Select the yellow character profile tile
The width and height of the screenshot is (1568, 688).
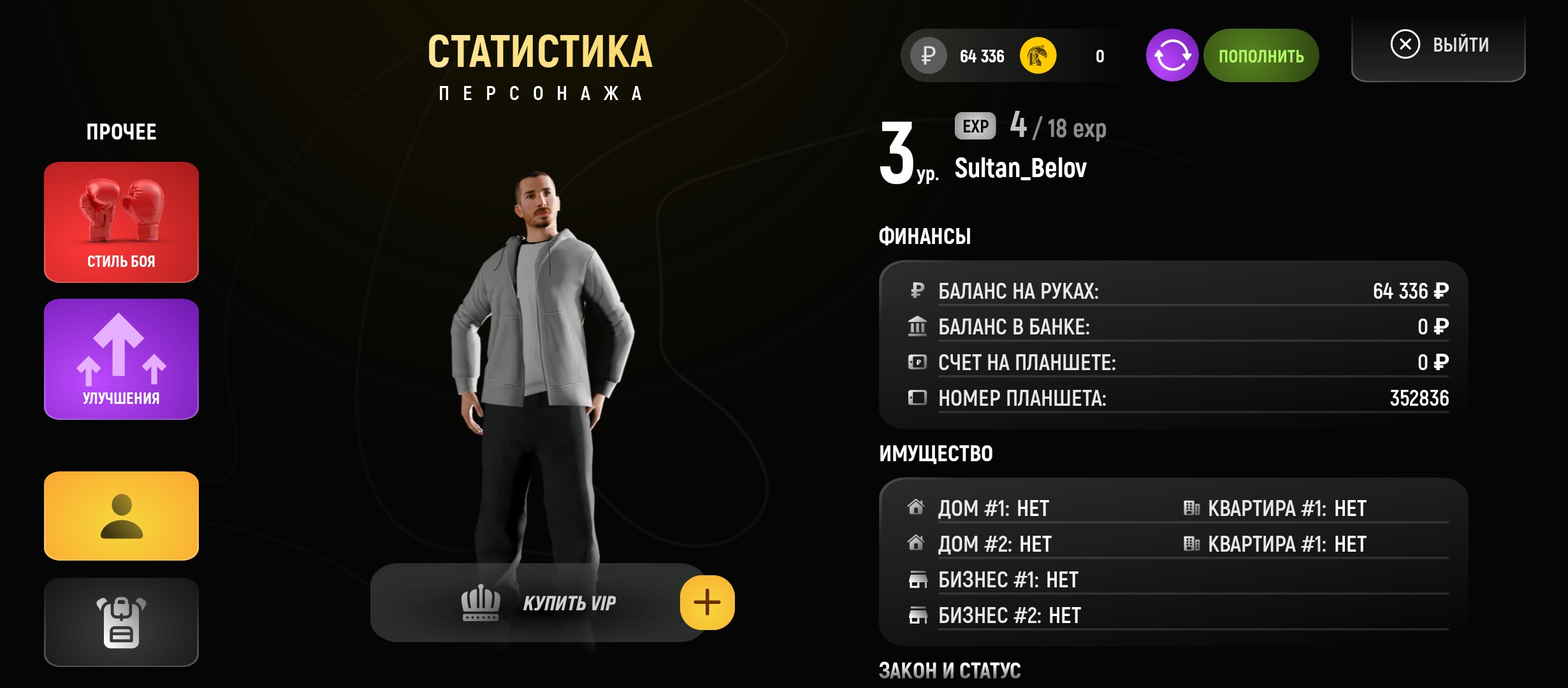(121, 515)
